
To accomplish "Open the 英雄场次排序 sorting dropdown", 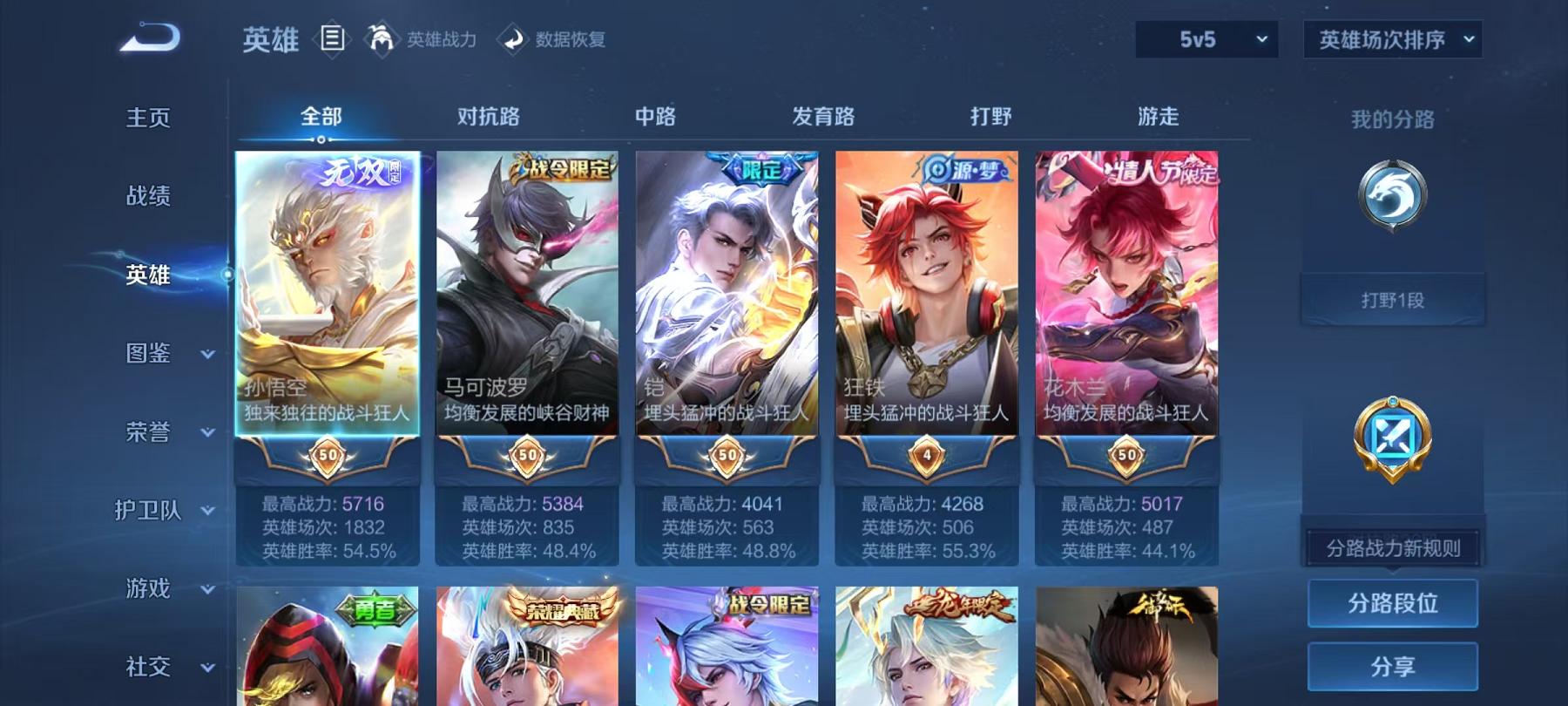I will point(1391,39).
